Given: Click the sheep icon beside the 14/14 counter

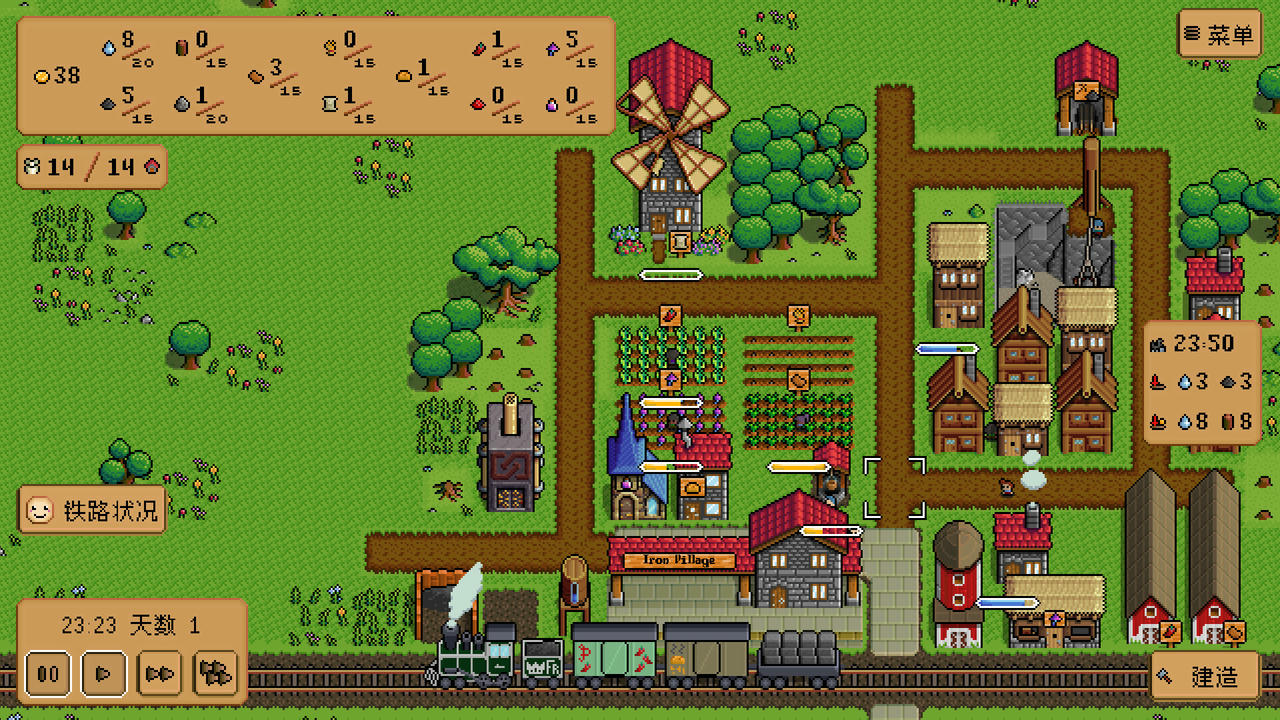Looking at the screenshot, I should point(33,166).
